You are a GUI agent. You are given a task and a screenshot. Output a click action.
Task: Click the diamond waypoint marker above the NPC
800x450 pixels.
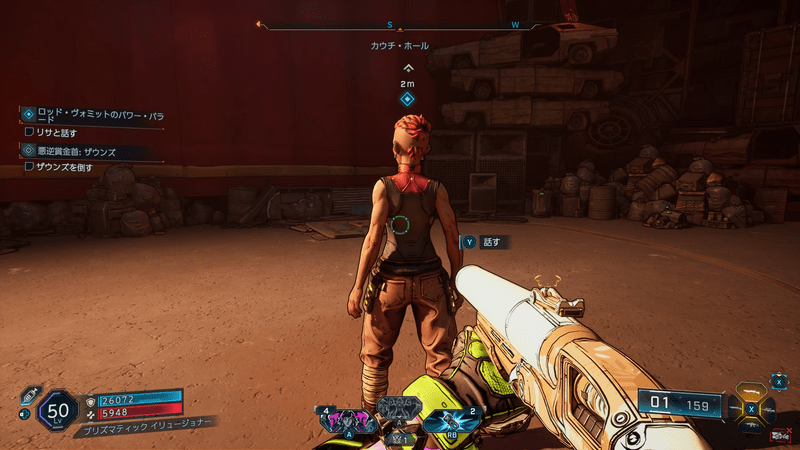click(407, 99)
